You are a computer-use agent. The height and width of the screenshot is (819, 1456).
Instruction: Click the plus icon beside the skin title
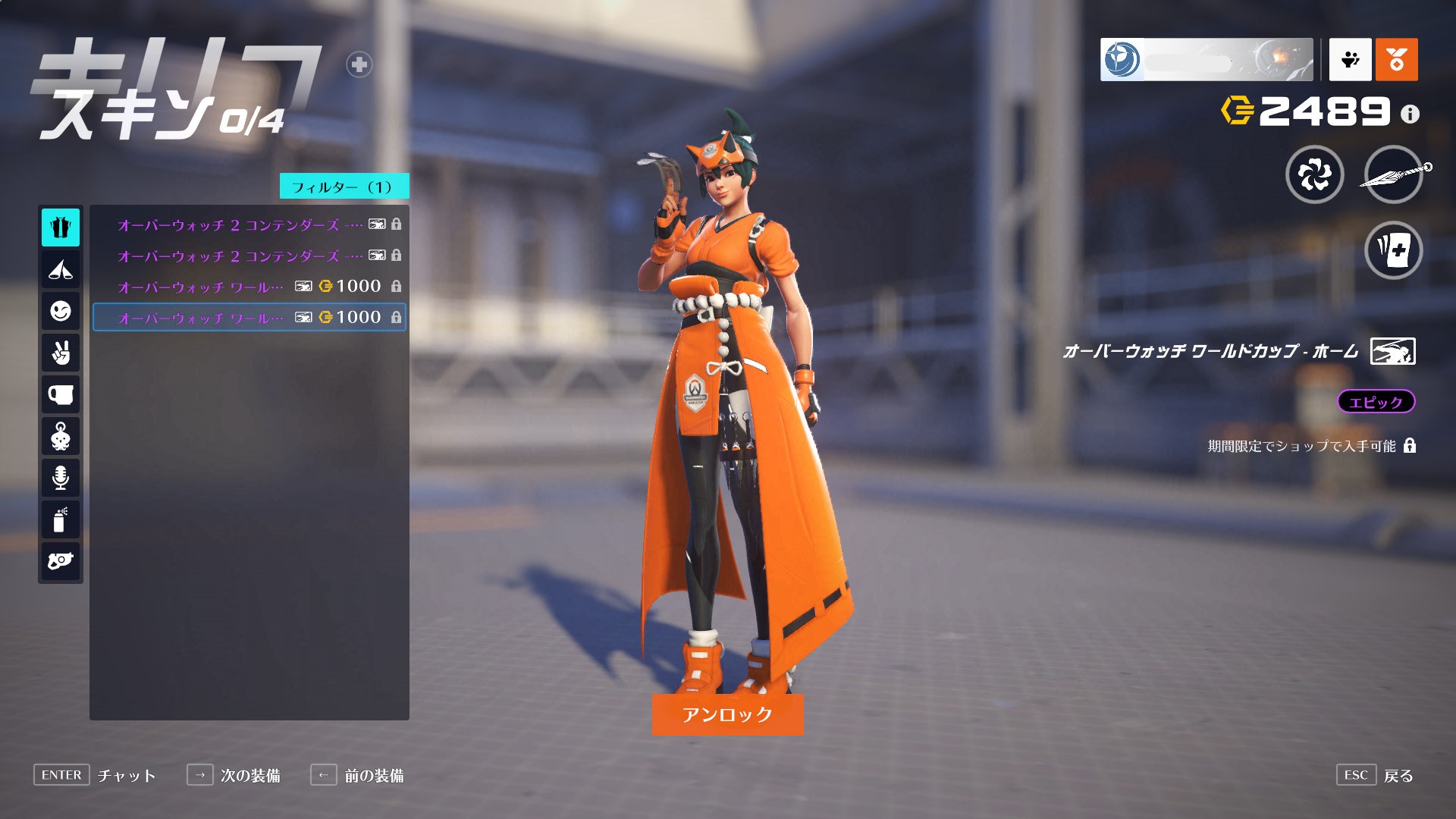point(359,64)
